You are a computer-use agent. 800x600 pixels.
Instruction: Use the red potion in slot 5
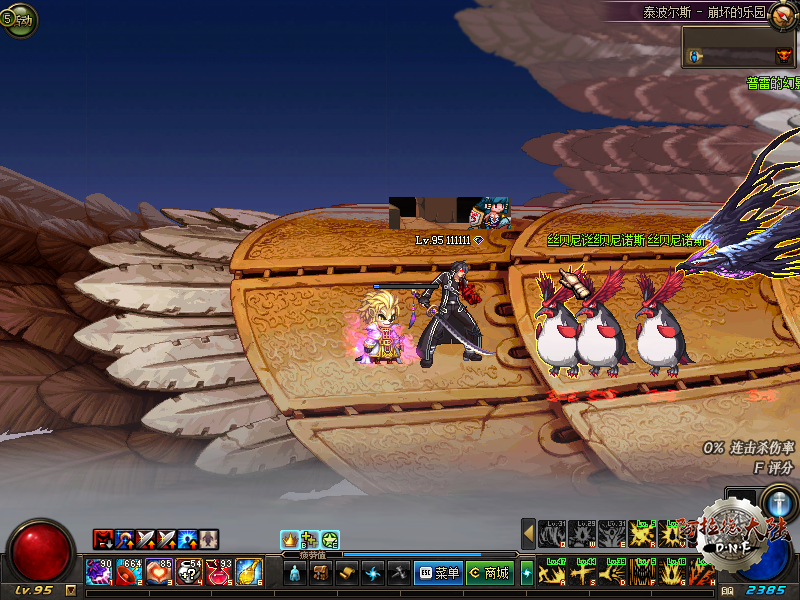(219, 572)
